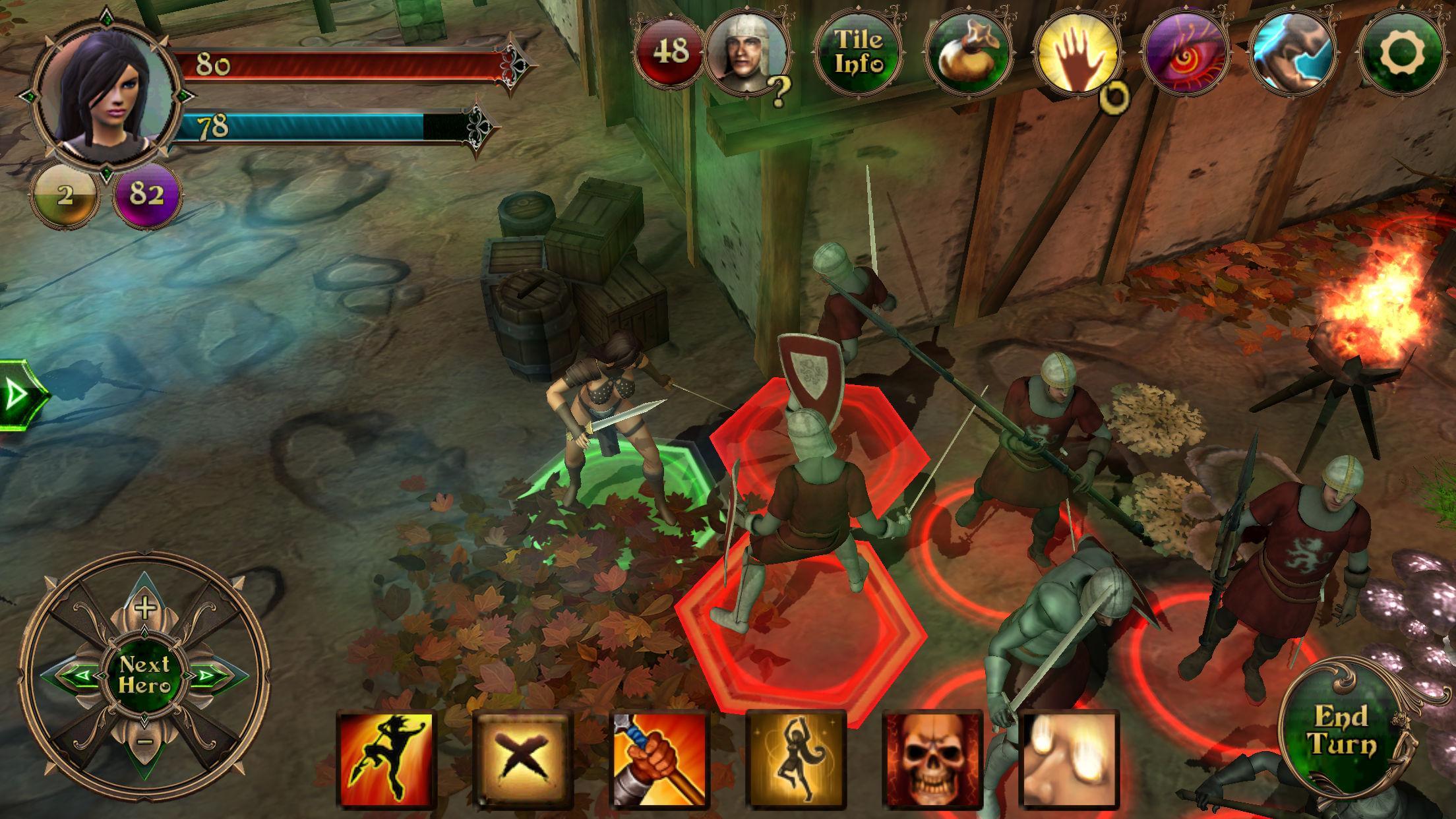Activate the glowing hand ability icon

[x=1076, y=53]
